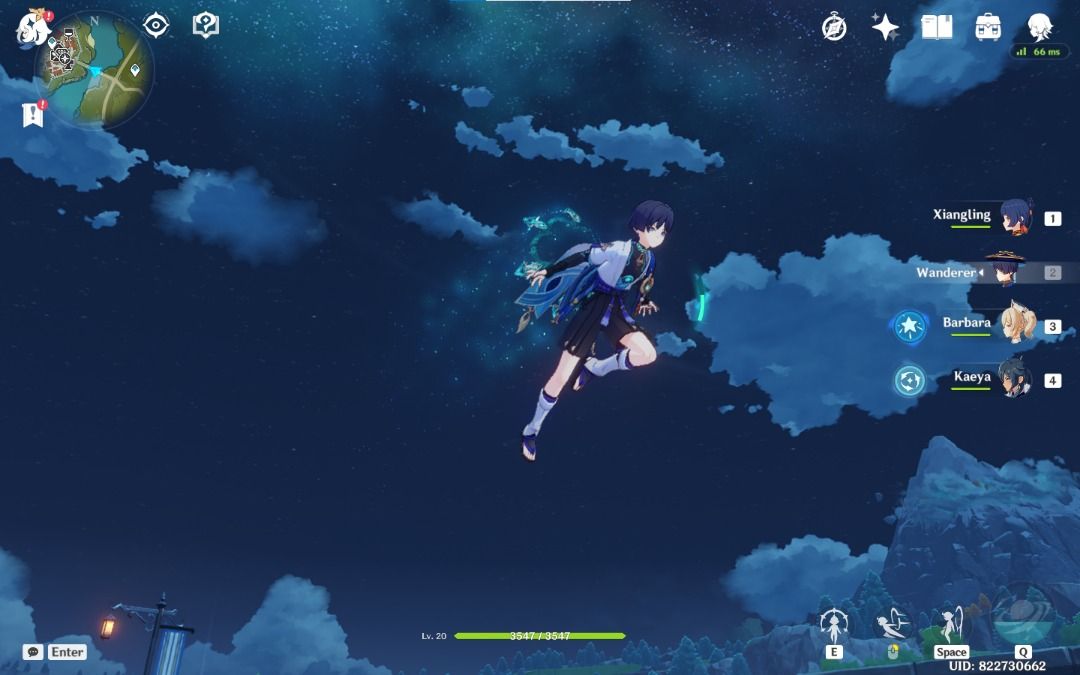Open the Wish star icon
This screenshot has width=1080, height=675.
[x=885, y=27]
